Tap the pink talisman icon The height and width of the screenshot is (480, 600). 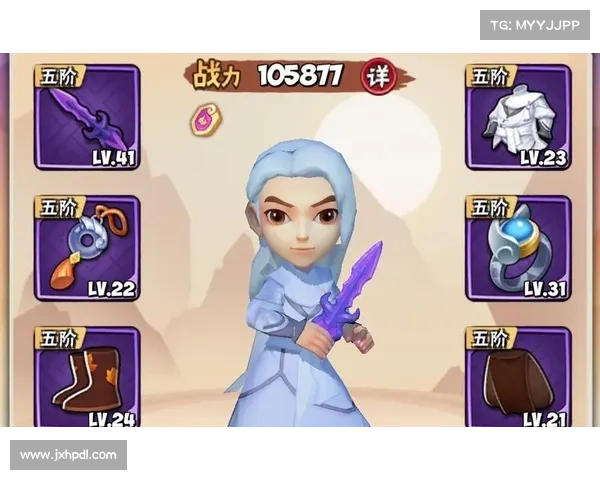tap(206, 119)
